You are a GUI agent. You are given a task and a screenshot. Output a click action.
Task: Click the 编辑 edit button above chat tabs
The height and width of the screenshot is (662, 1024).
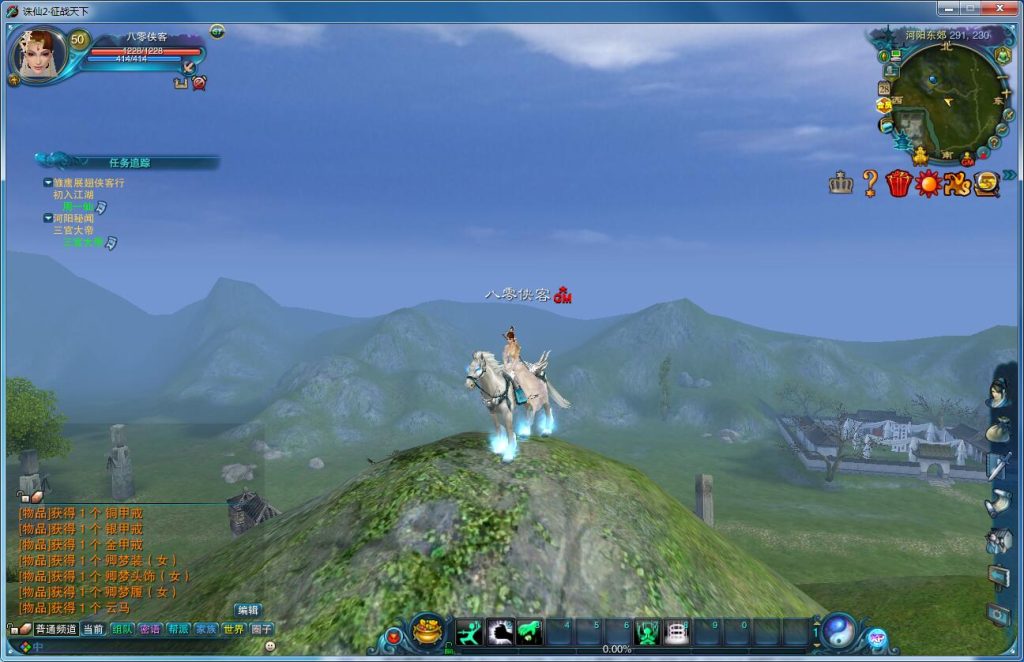(247, 610)
